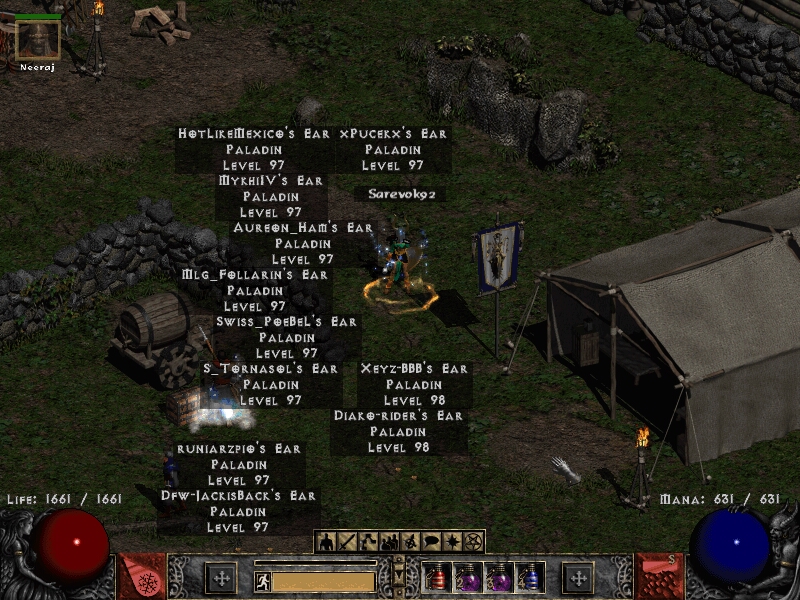Open the party screen
The image size is (800, 600).
click(390, 542)
